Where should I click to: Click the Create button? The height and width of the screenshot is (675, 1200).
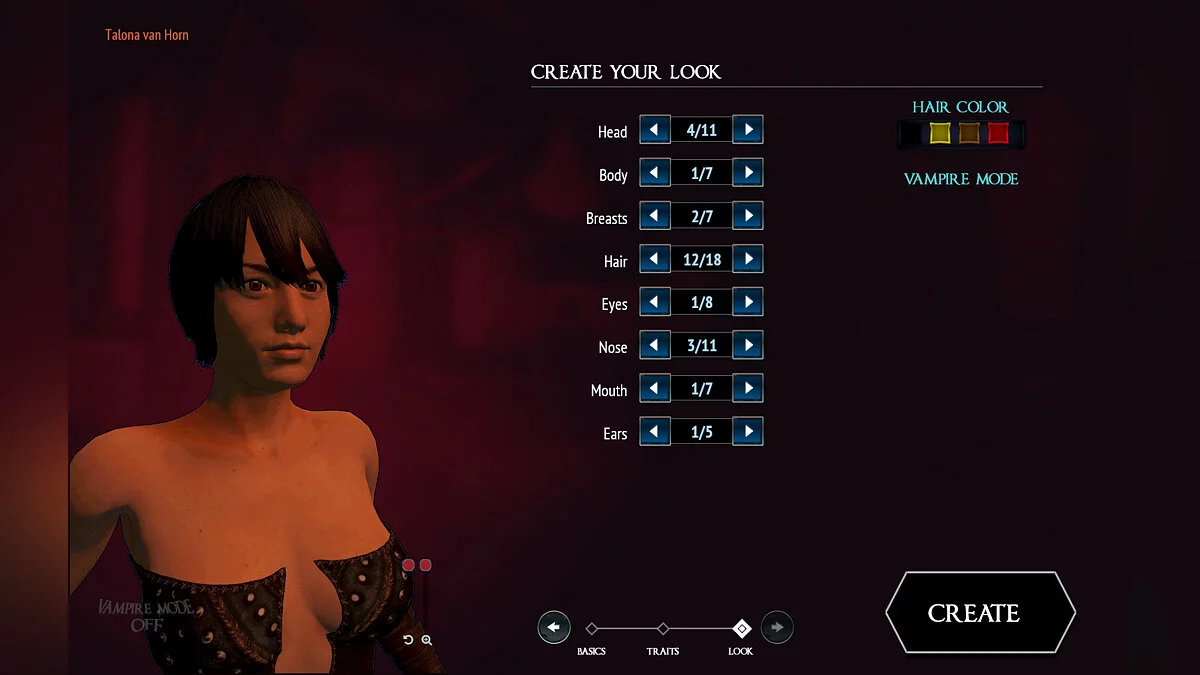pyautogui.click(x=979, y=612)
